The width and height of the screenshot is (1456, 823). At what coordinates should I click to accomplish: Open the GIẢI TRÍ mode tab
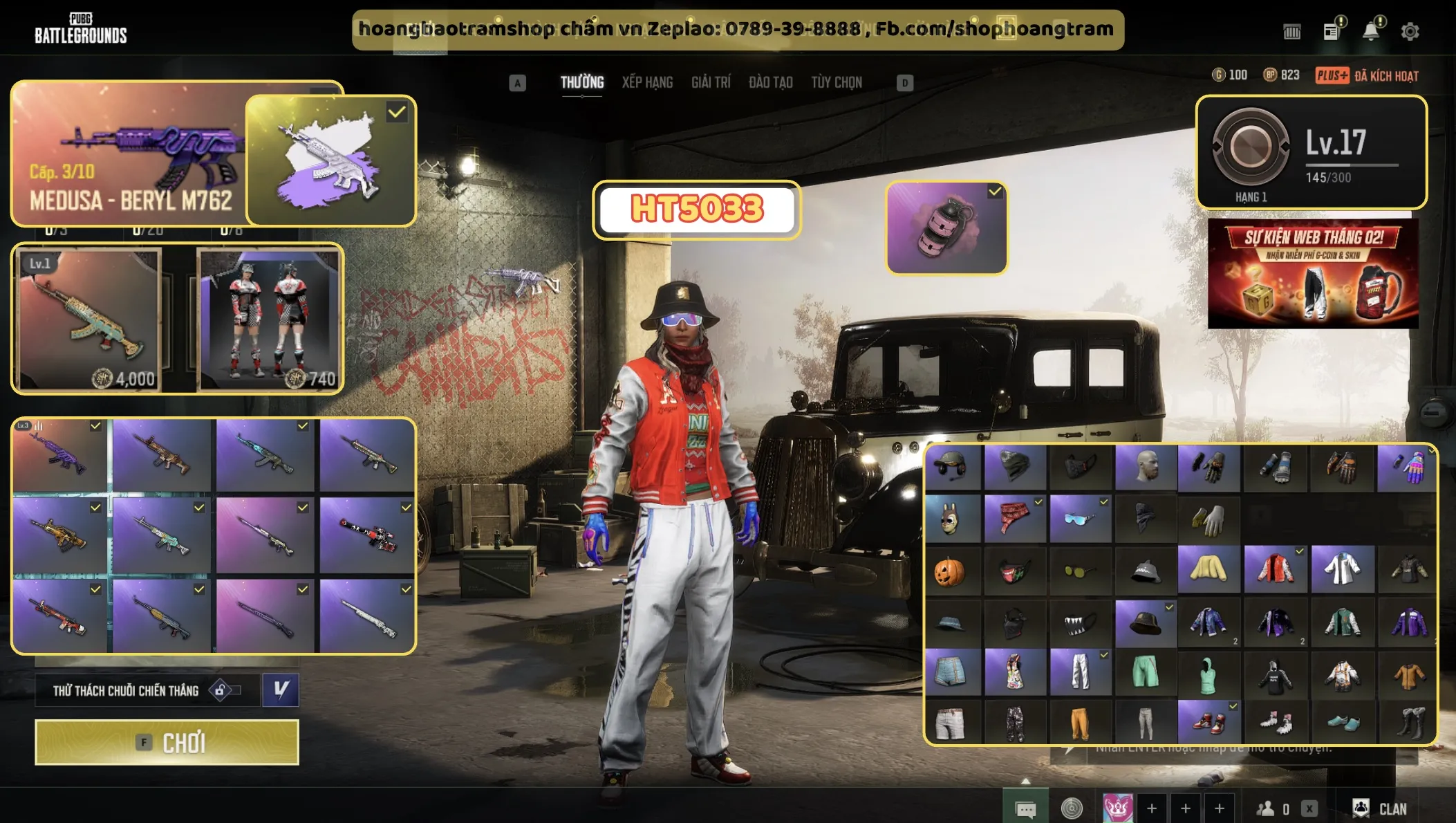click(x=711, y=82)
